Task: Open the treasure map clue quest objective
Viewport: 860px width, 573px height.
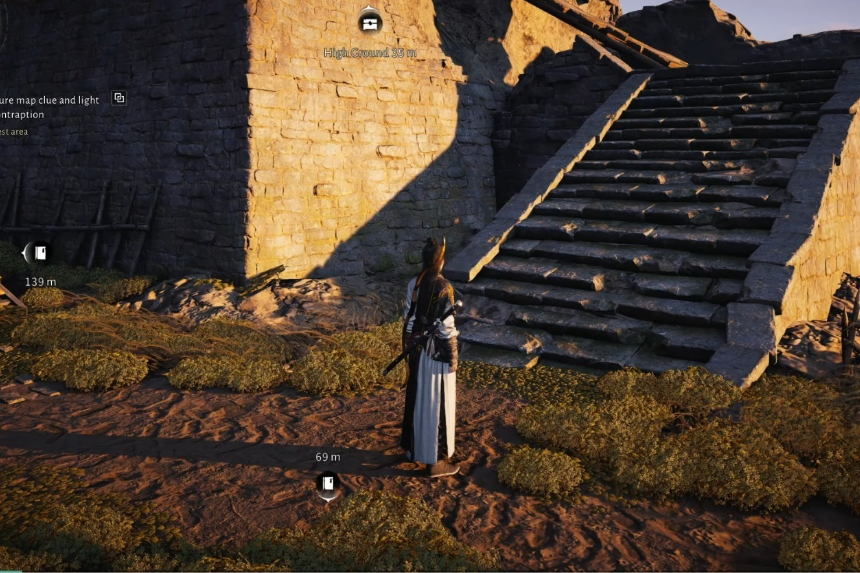Action: click(50, 107)
